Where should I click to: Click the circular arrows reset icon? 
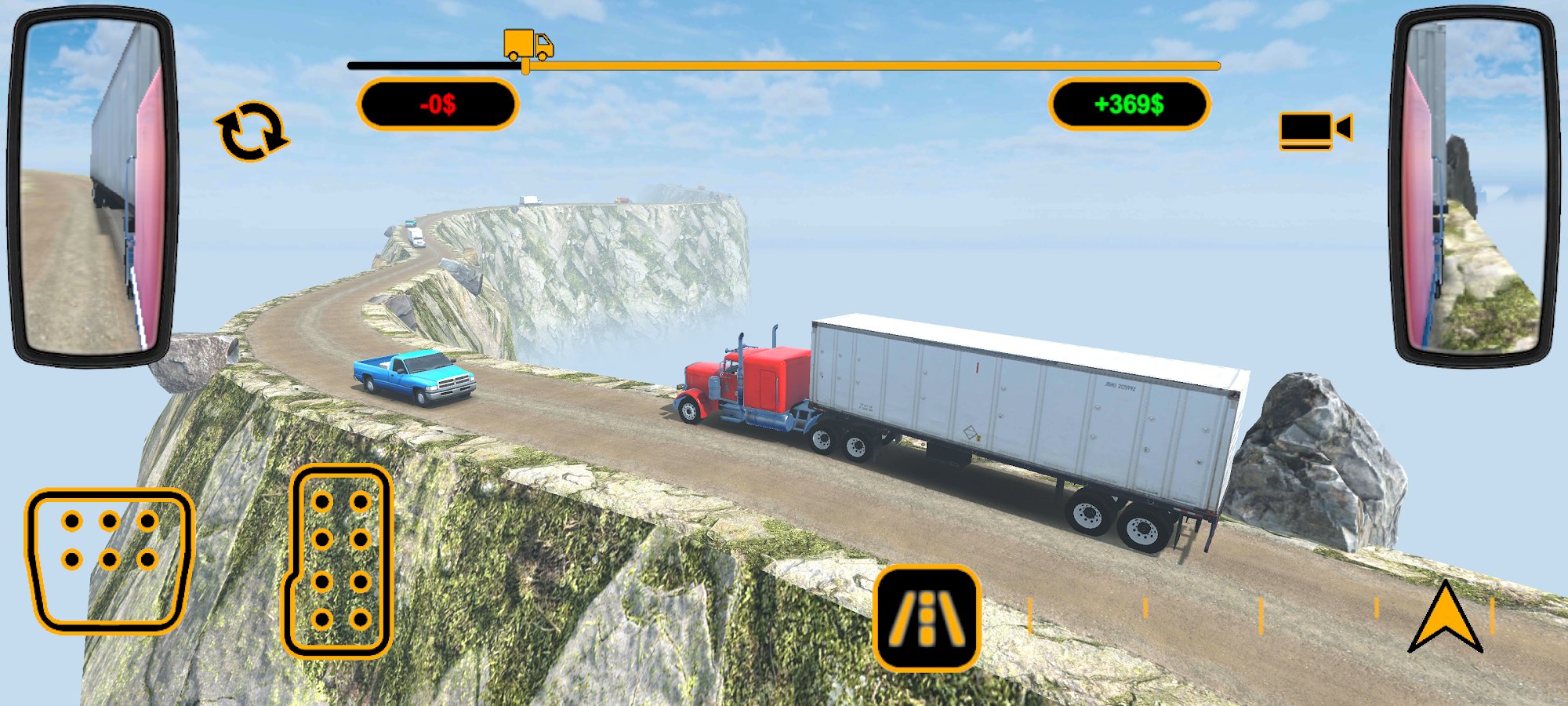[x=251, y=132]
